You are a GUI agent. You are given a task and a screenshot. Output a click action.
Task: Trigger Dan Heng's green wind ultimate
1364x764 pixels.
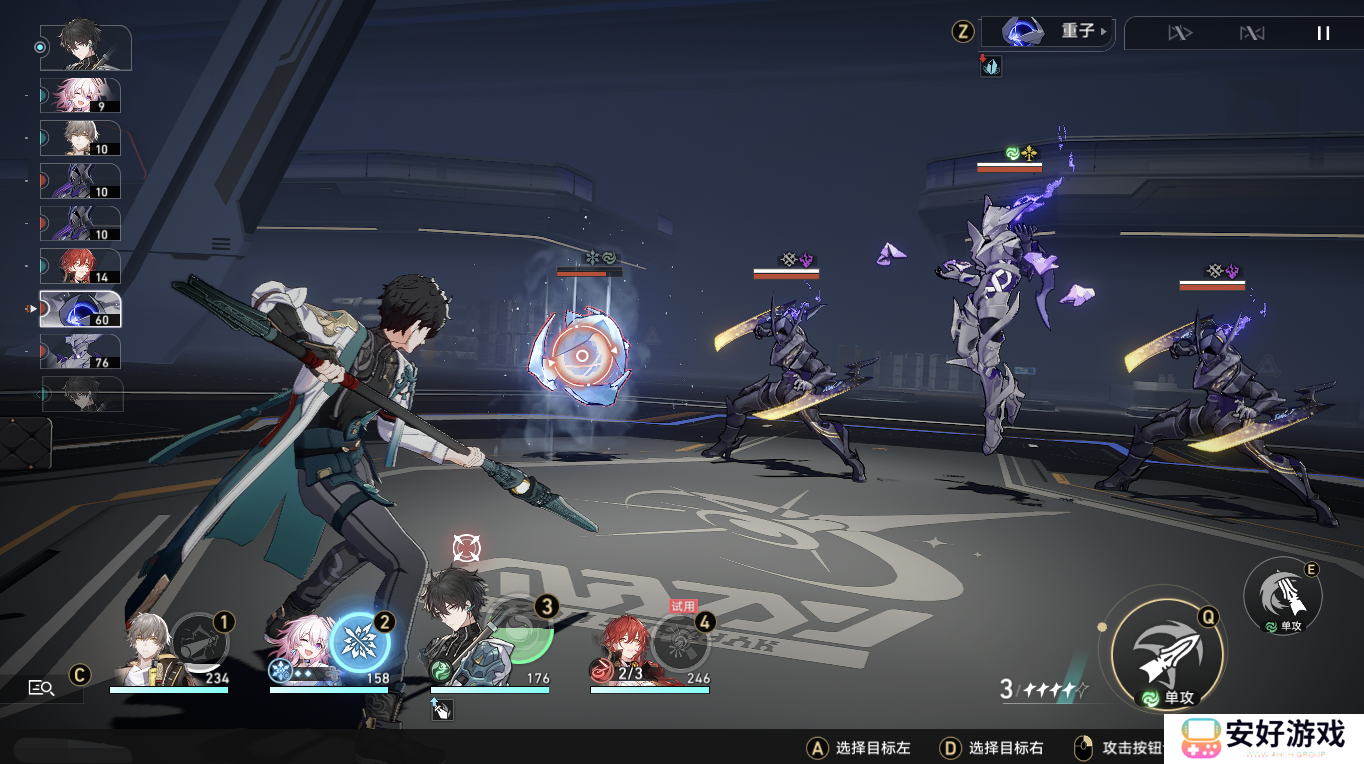tap(520, 630)
